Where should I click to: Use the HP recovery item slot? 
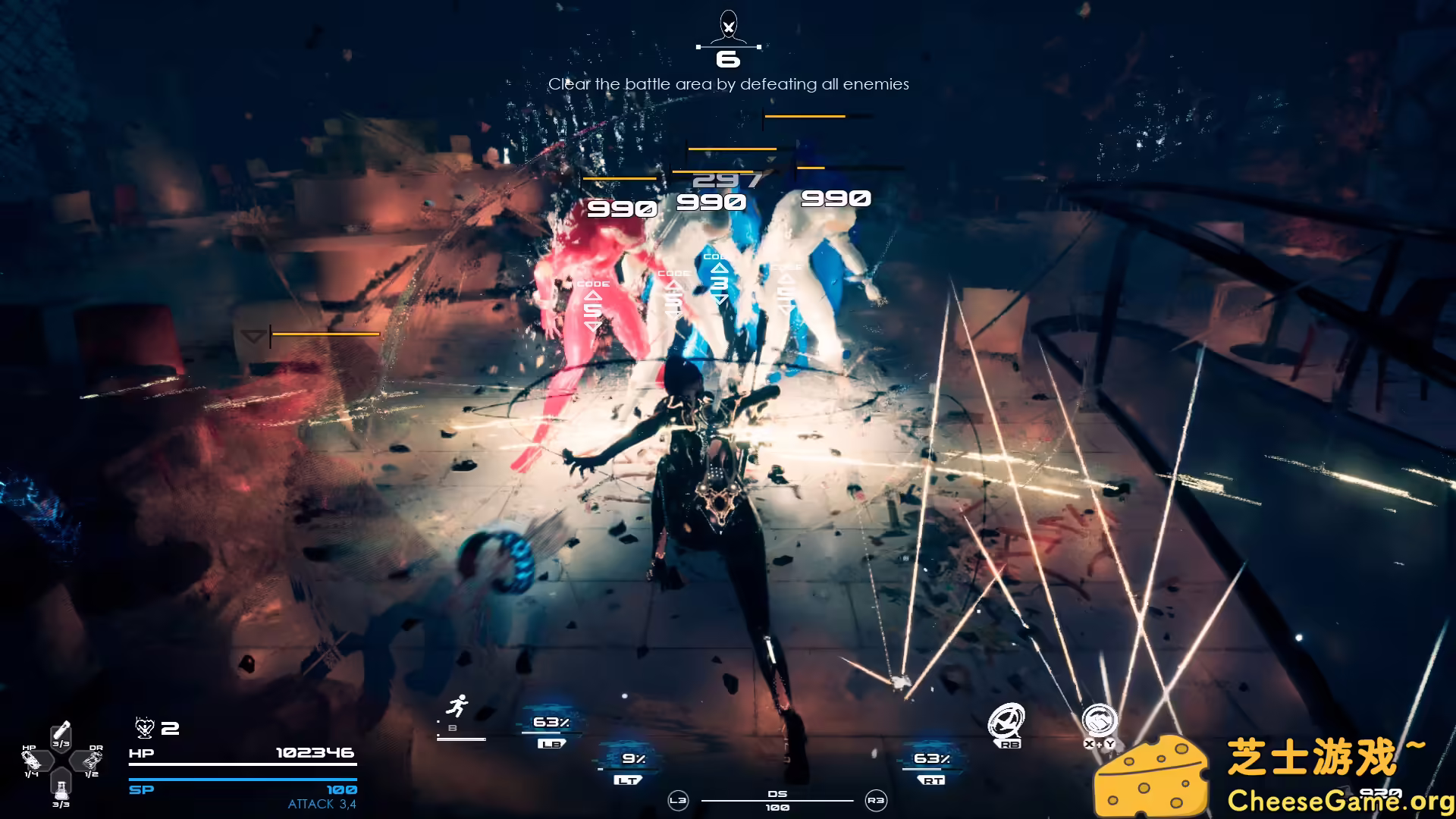[33, 759]
